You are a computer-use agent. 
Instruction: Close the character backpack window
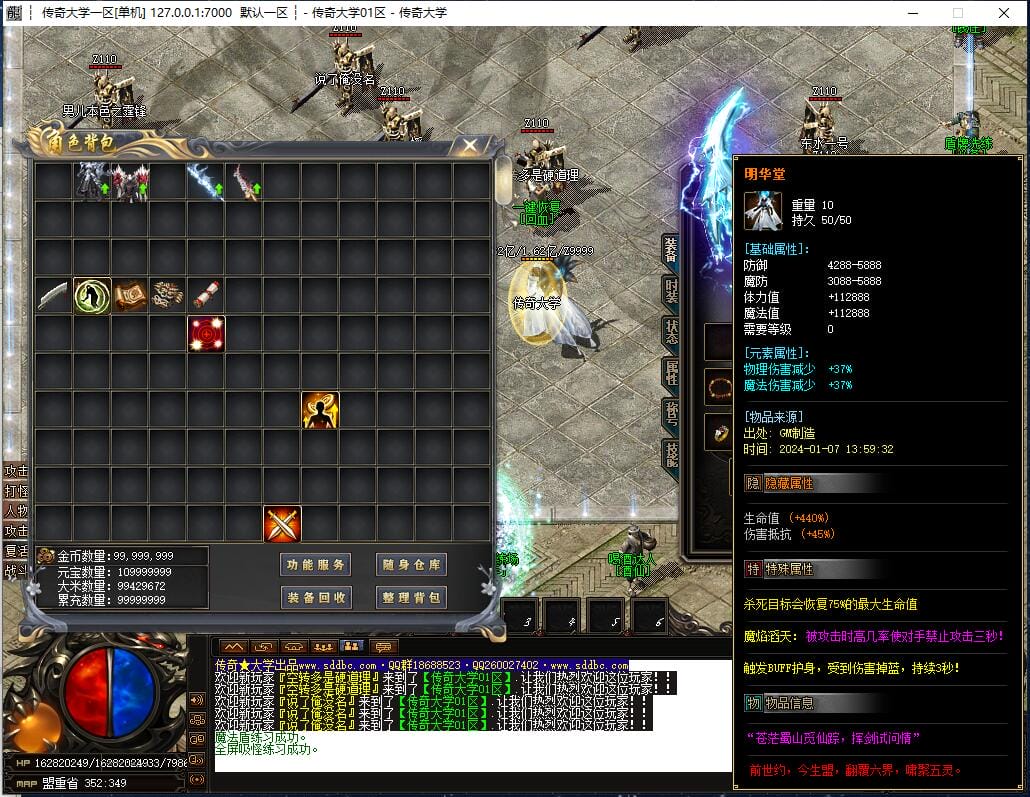pos(469,146)
